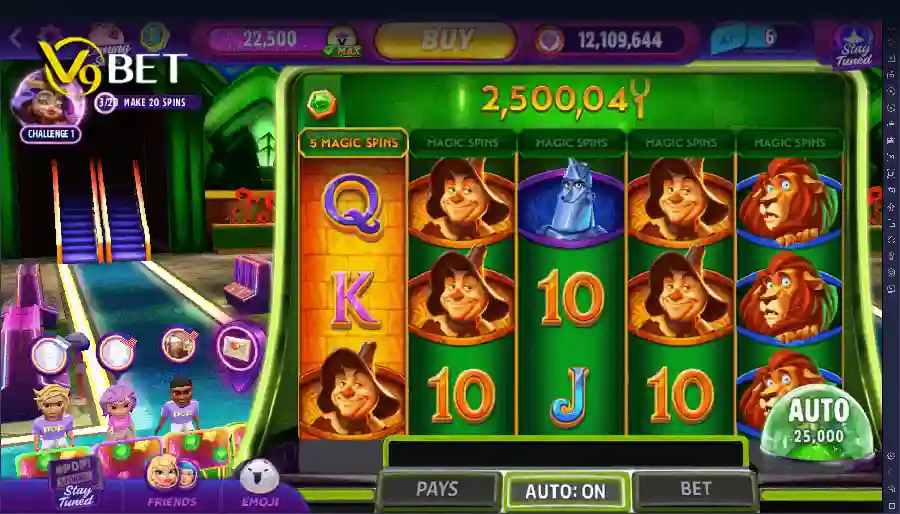This screenshot has height=514, width=900.
Task: Select the blond avatar in the purple shirt
Action: 50,413
